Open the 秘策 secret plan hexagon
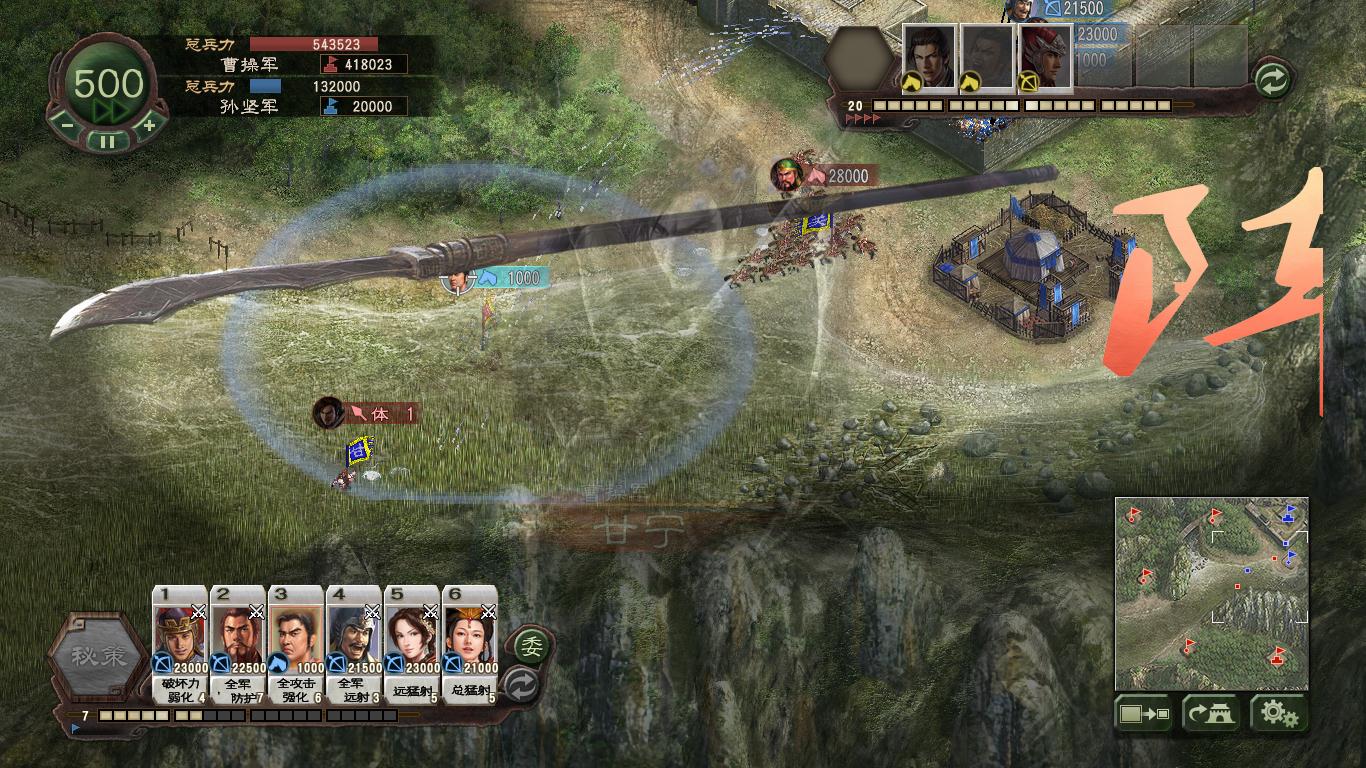Image resolution: width=1366 pixels, height=768 pixels. 97,657
